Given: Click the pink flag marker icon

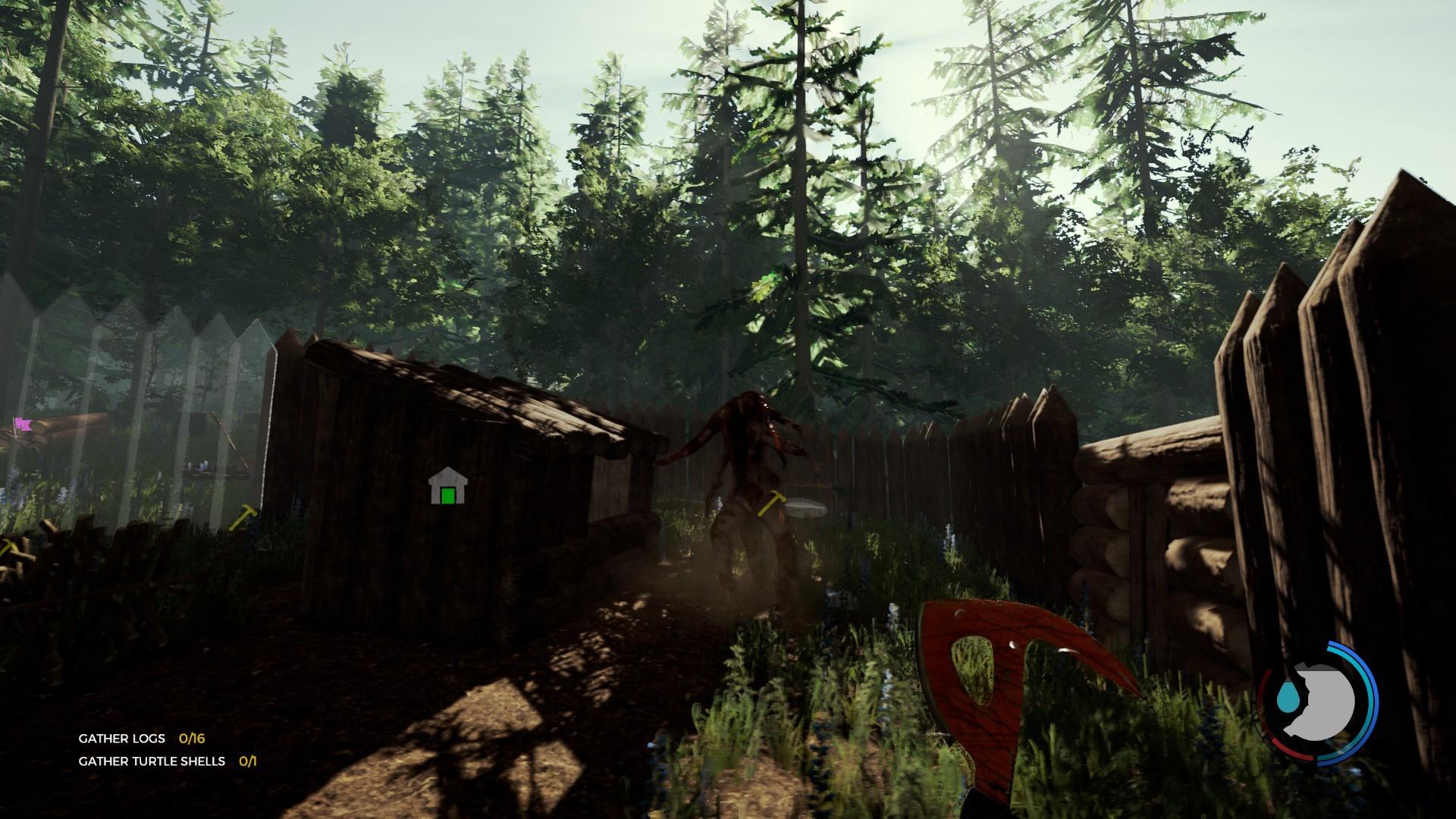Looking at the screenshot, I should 23,425.
